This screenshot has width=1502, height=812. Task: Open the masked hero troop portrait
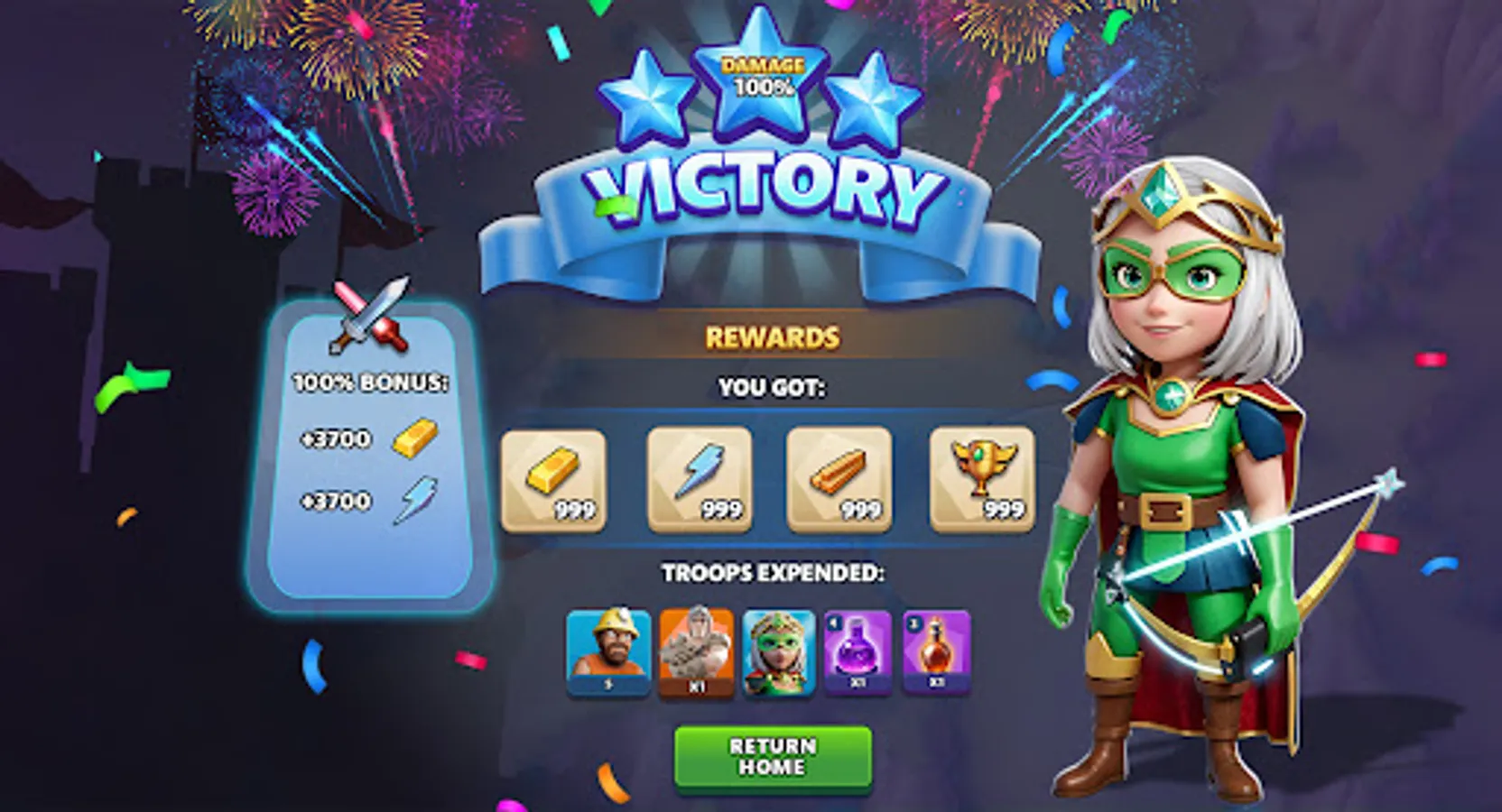click(777, 652)
